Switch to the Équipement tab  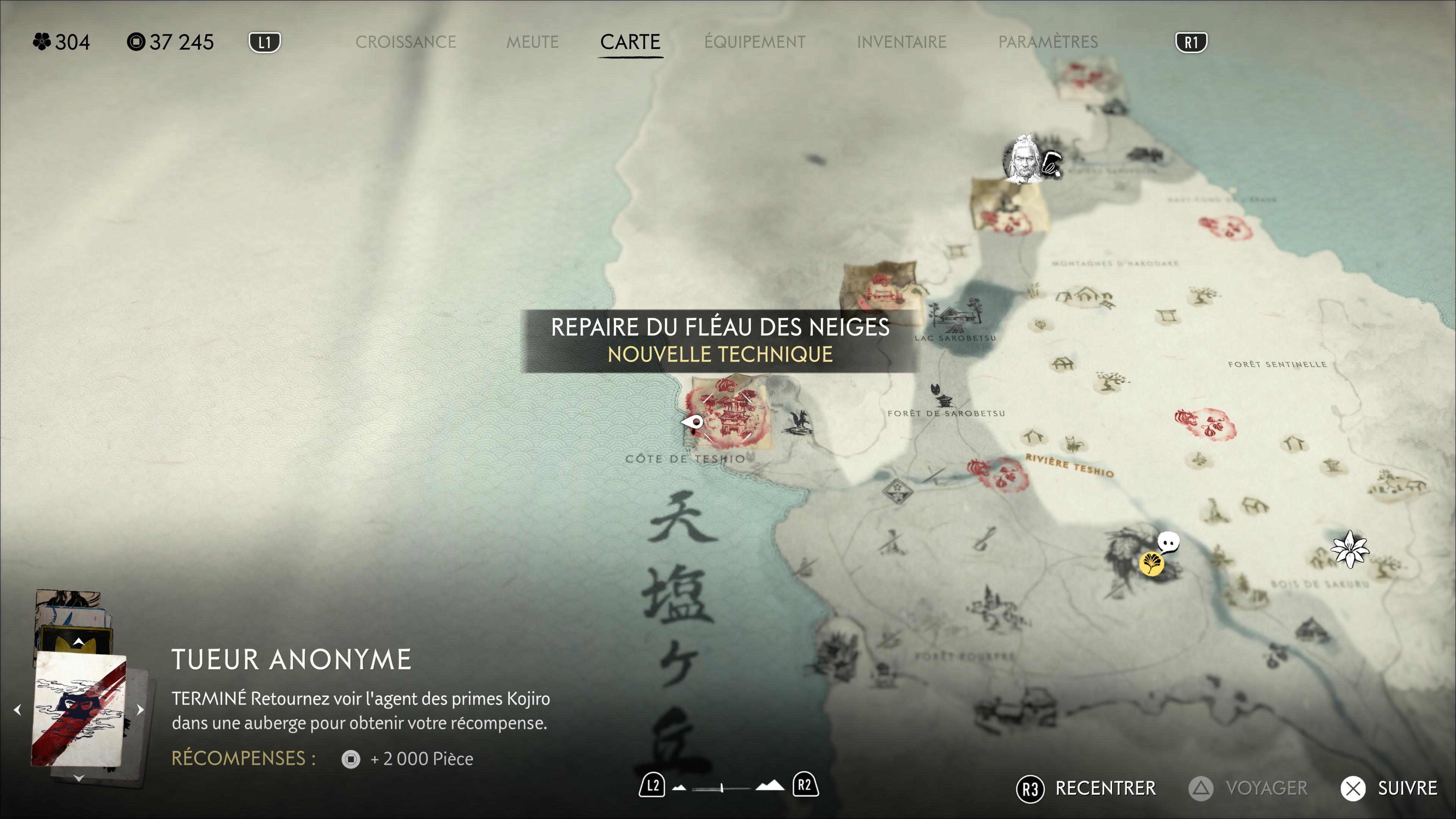click(755, 42)
